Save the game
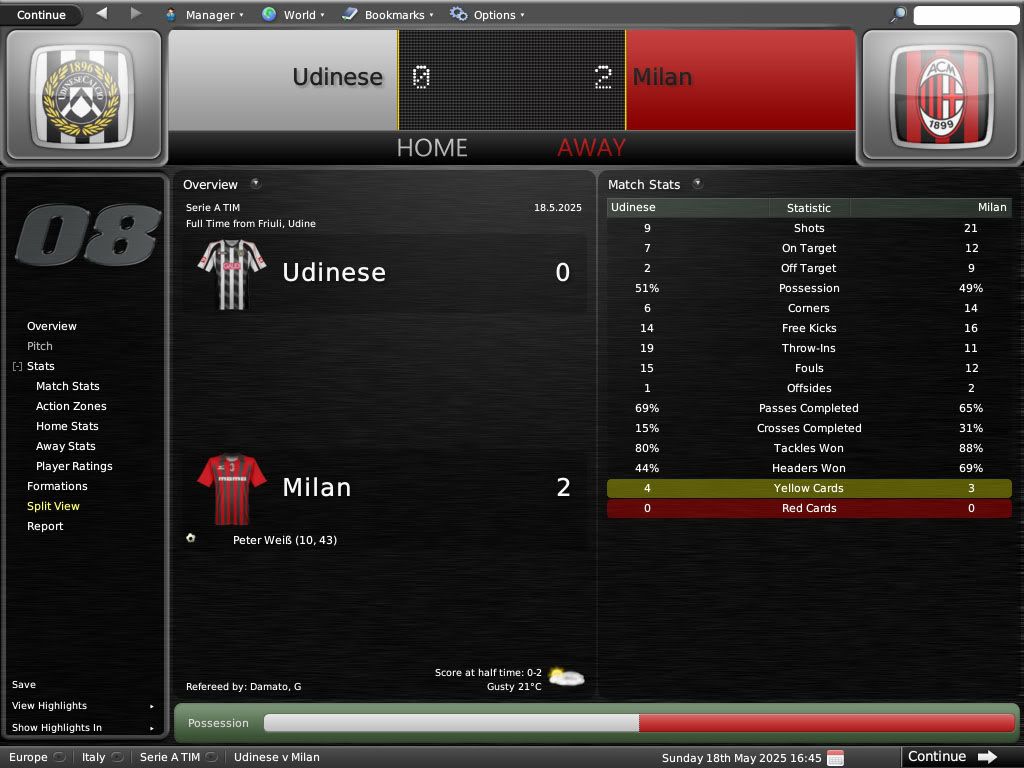 24,685
